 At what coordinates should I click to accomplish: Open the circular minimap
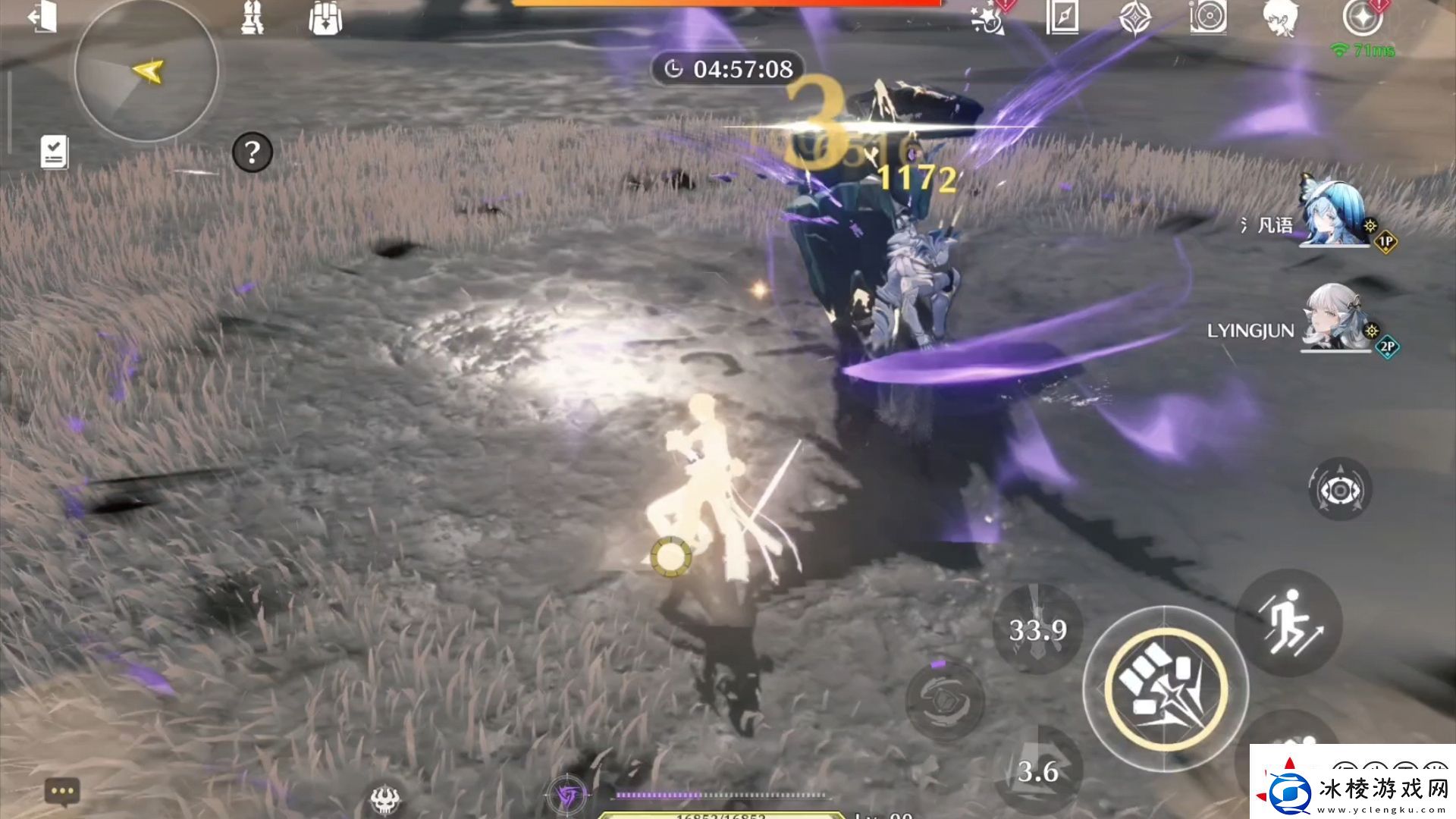(146, 71)
